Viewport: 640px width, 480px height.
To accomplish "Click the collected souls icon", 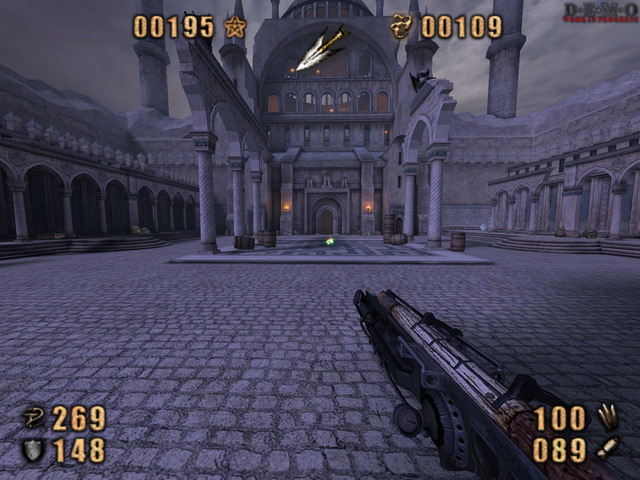I will click(x=402, y=27).
